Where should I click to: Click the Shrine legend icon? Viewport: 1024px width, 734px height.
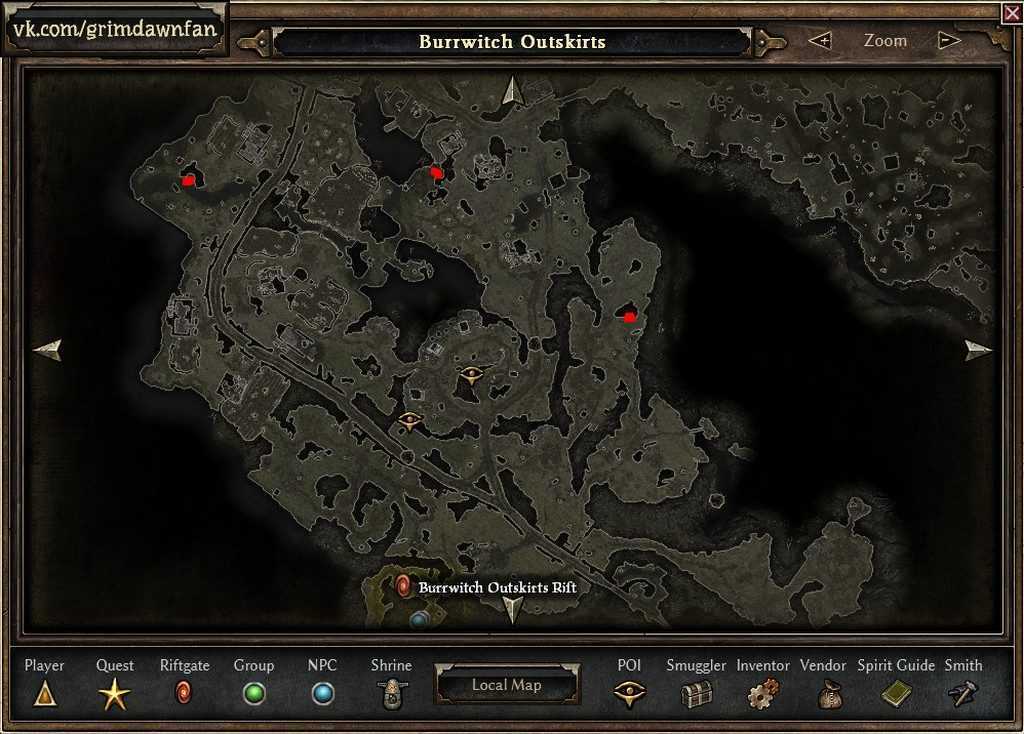tap(391, 693)
